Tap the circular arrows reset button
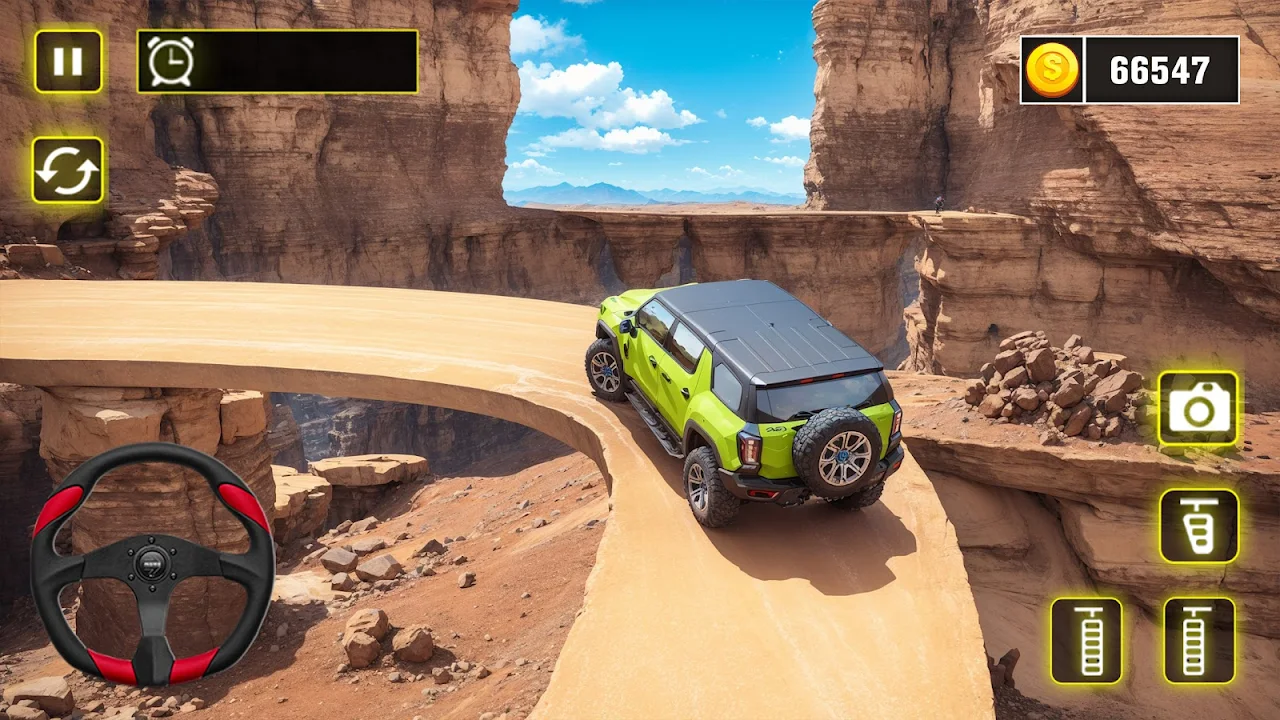 (x=68, y=170)
